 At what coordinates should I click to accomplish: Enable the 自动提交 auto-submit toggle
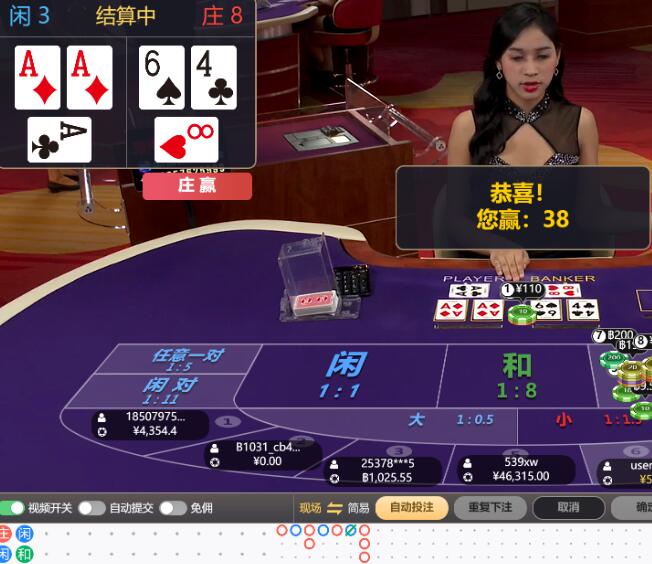click(x=92, y=508)
